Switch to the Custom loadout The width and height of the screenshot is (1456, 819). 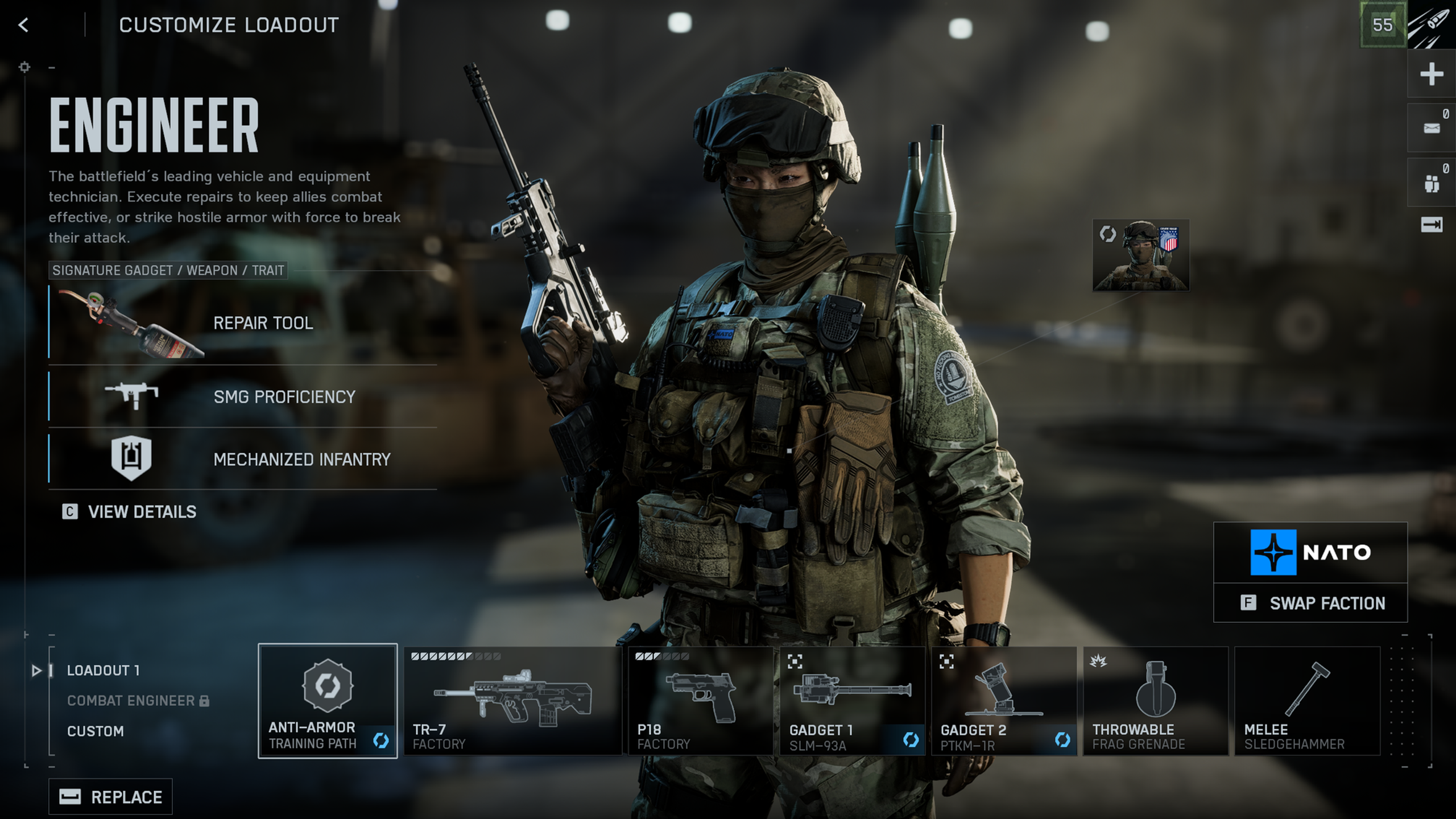click(96, 731)
